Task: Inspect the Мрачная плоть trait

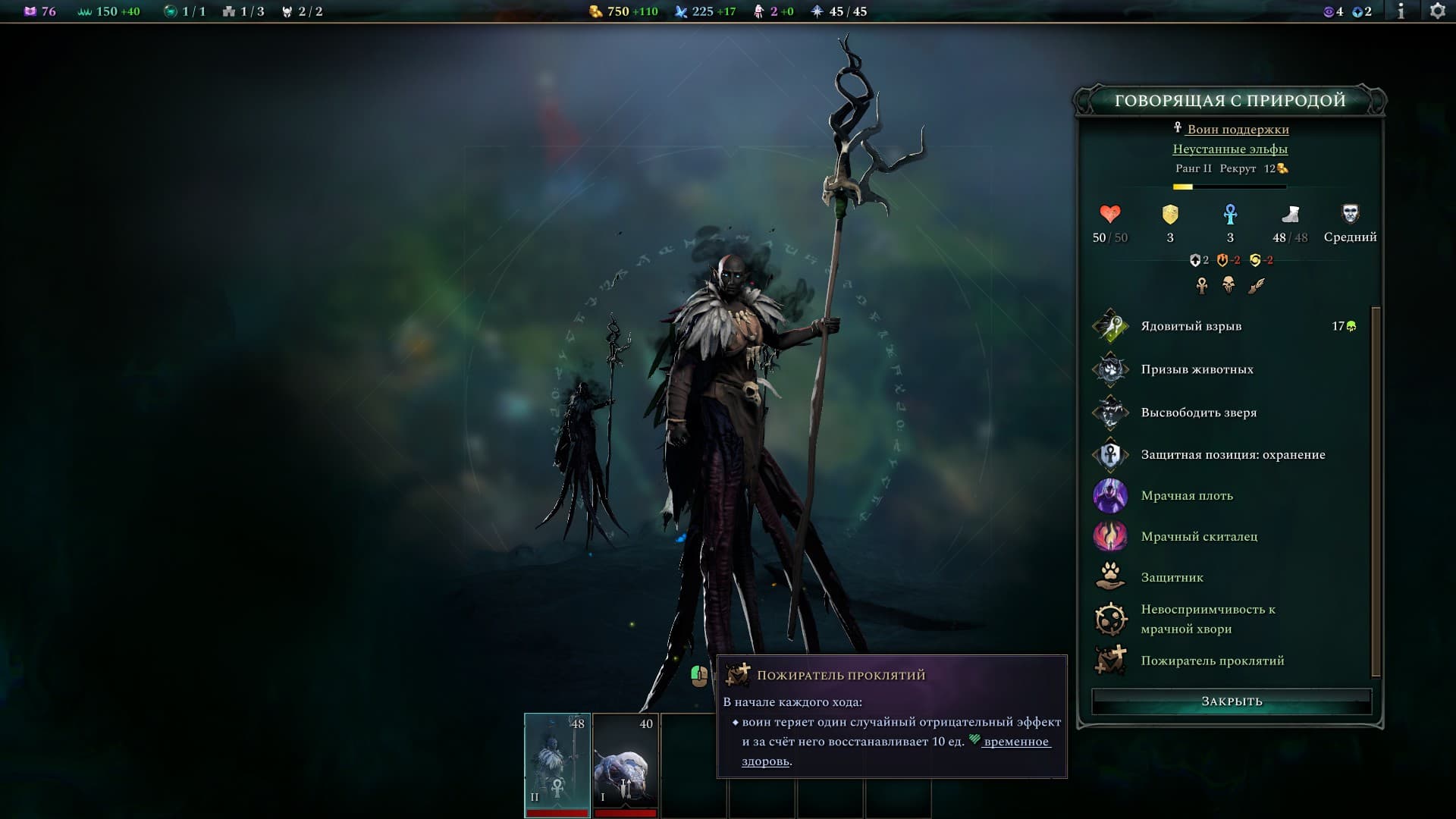Action: (x=1186, y=496)
